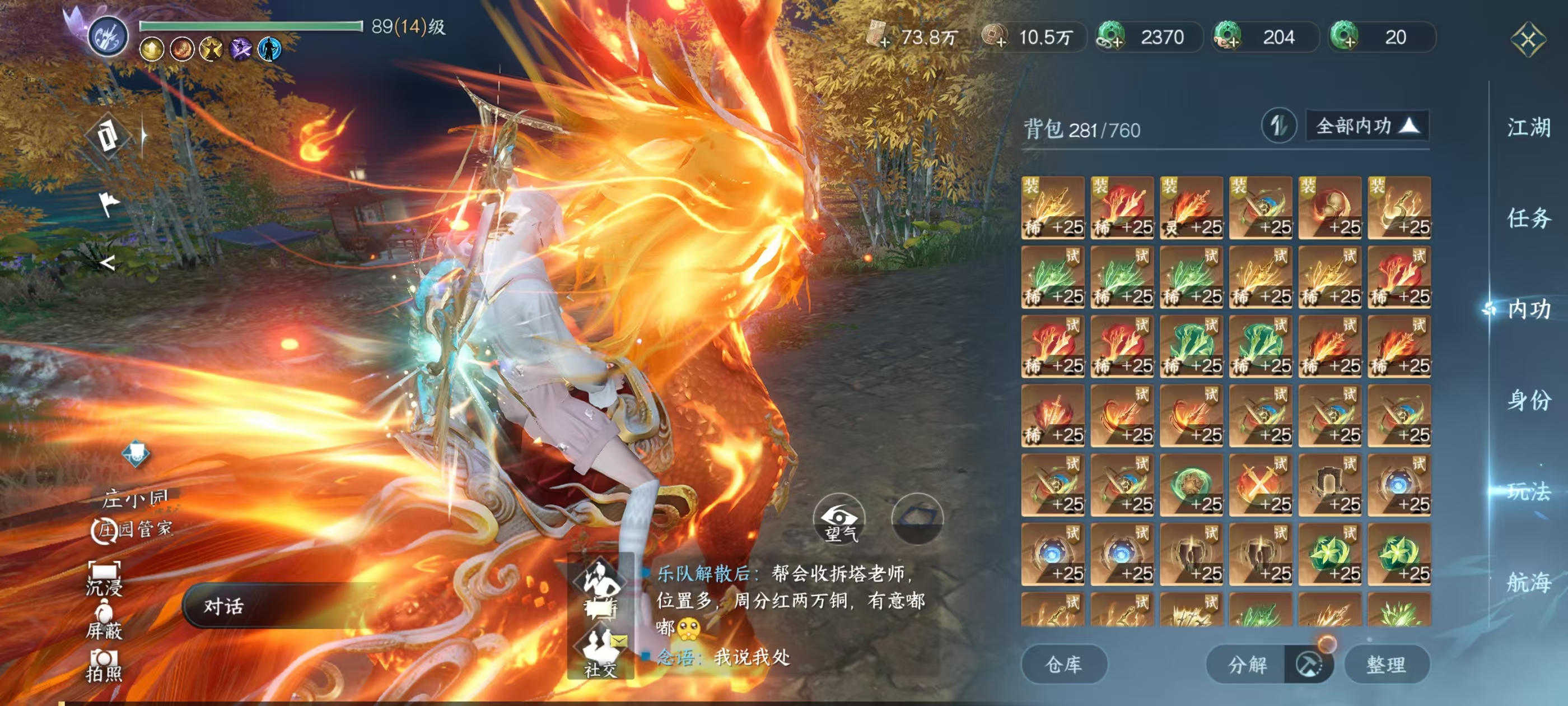The image size is (1568, 706).
Task: Open the 仓库 warehouse
Action: click(1063, 664)
